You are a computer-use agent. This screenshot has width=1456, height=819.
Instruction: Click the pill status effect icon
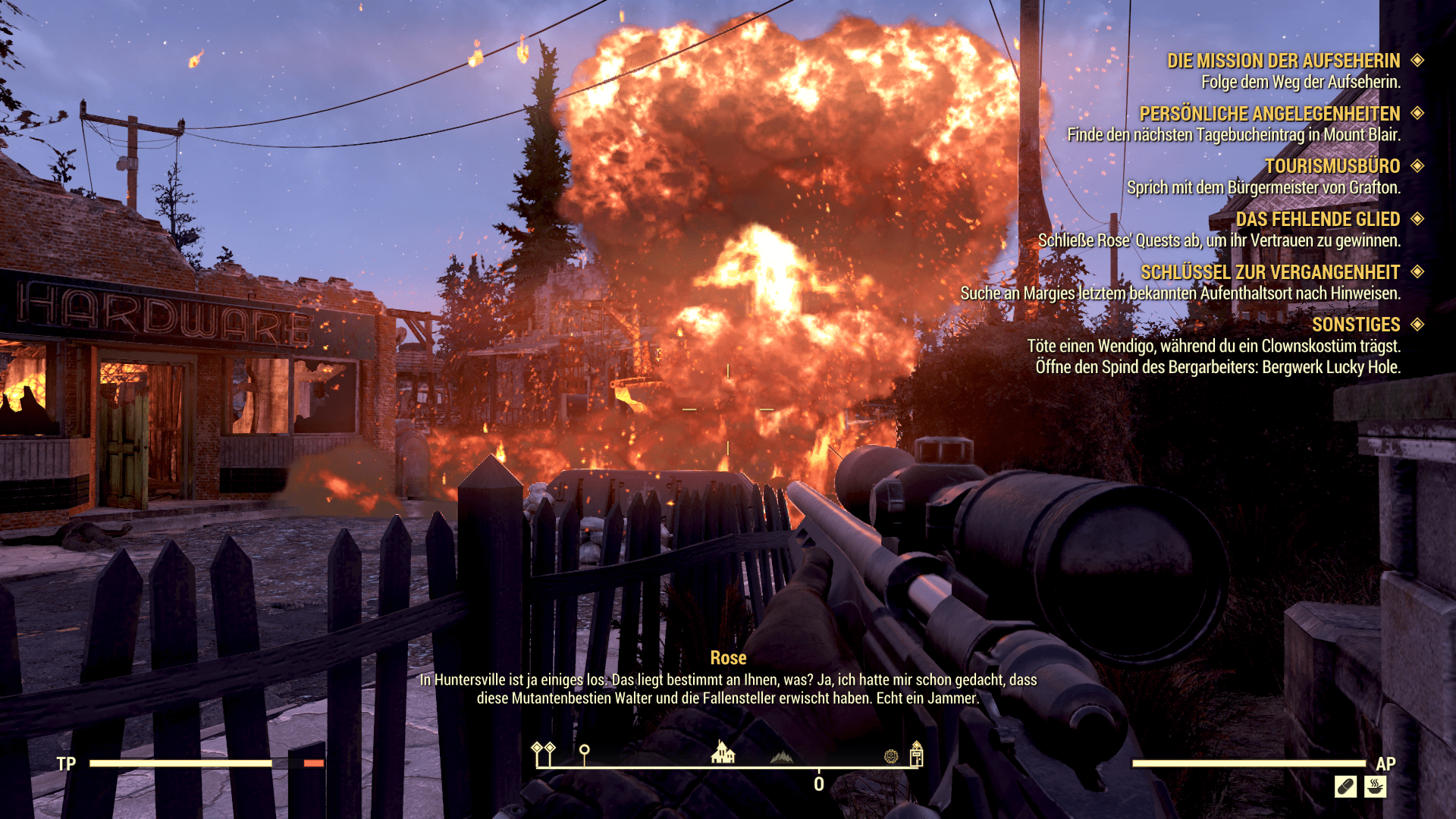coord(1345,786)
